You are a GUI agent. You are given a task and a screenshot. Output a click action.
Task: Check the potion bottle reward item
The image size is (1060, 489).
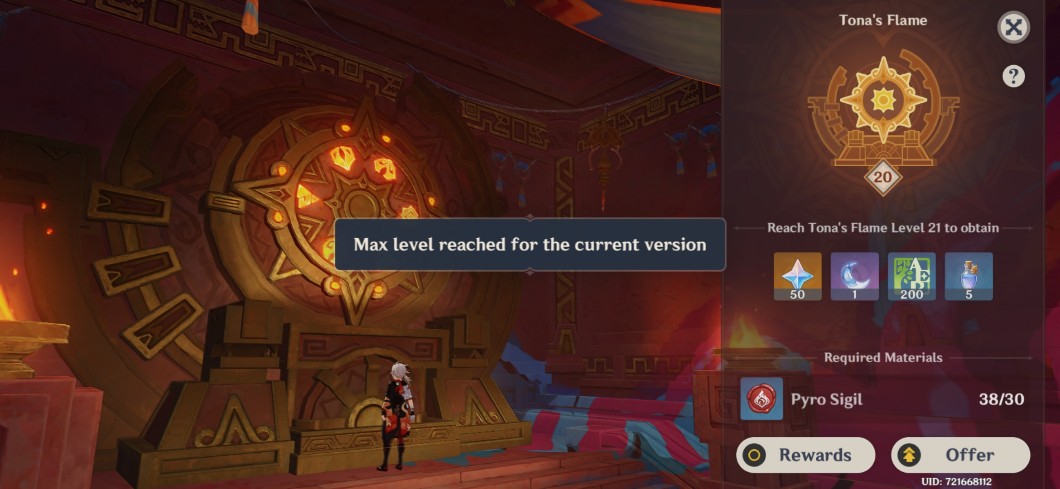click(969, 276)
